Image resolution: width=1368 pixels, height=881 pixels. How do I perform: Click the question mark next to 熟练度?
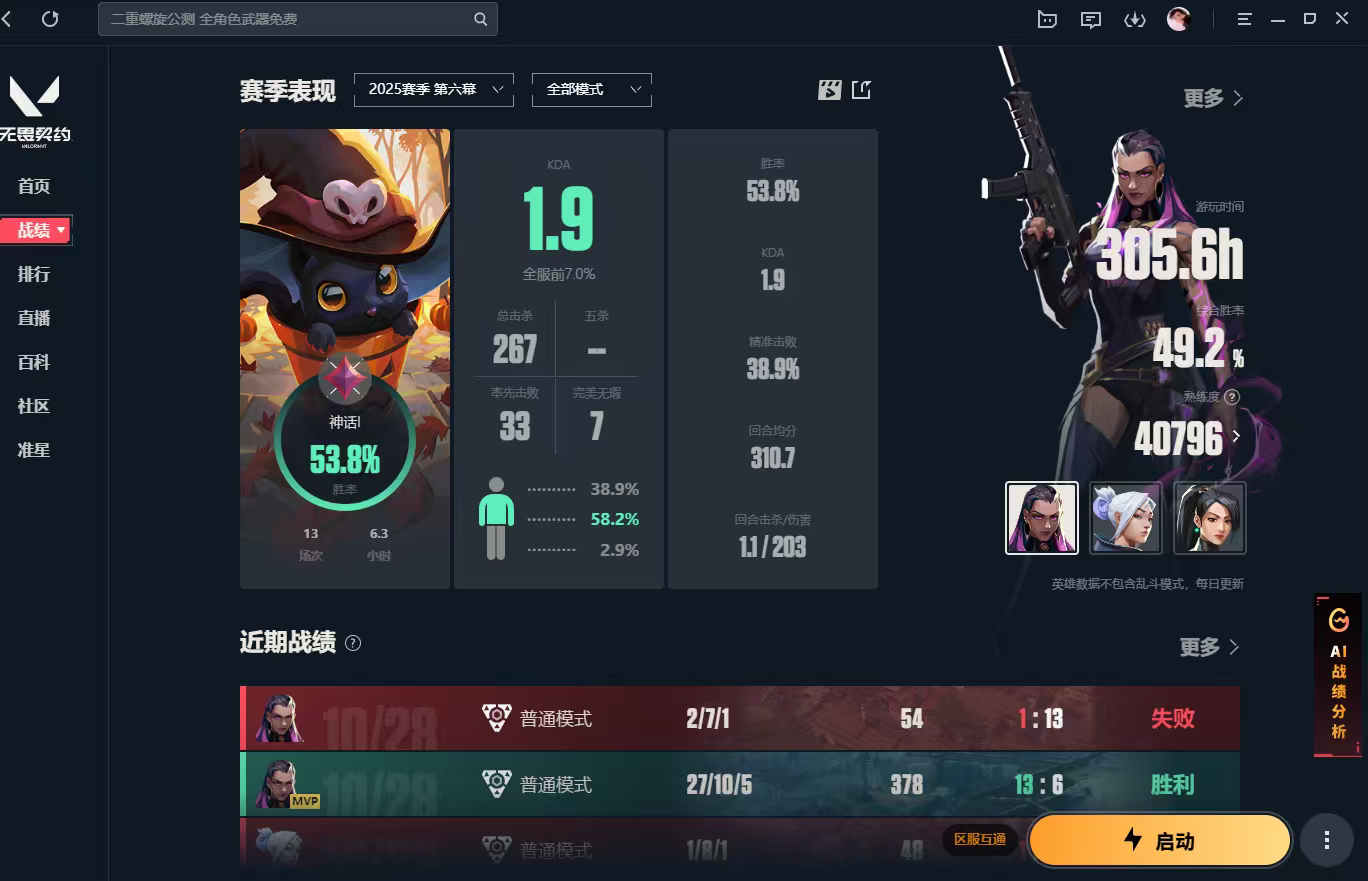(x=1232, y=398)
